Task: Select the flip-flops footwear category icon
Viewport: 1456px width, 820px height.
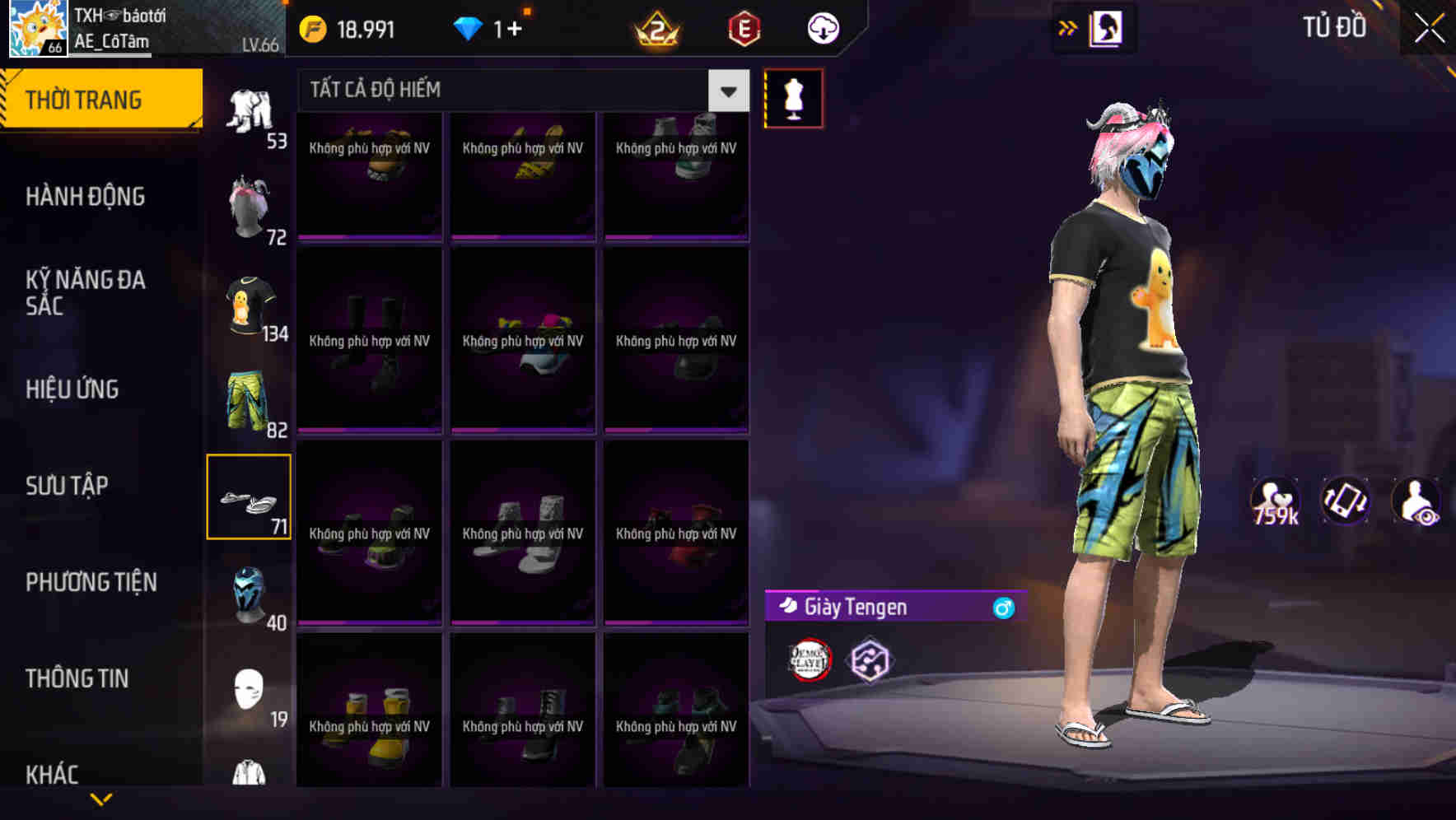Action: pyautogui.click(x=248, y=495)
